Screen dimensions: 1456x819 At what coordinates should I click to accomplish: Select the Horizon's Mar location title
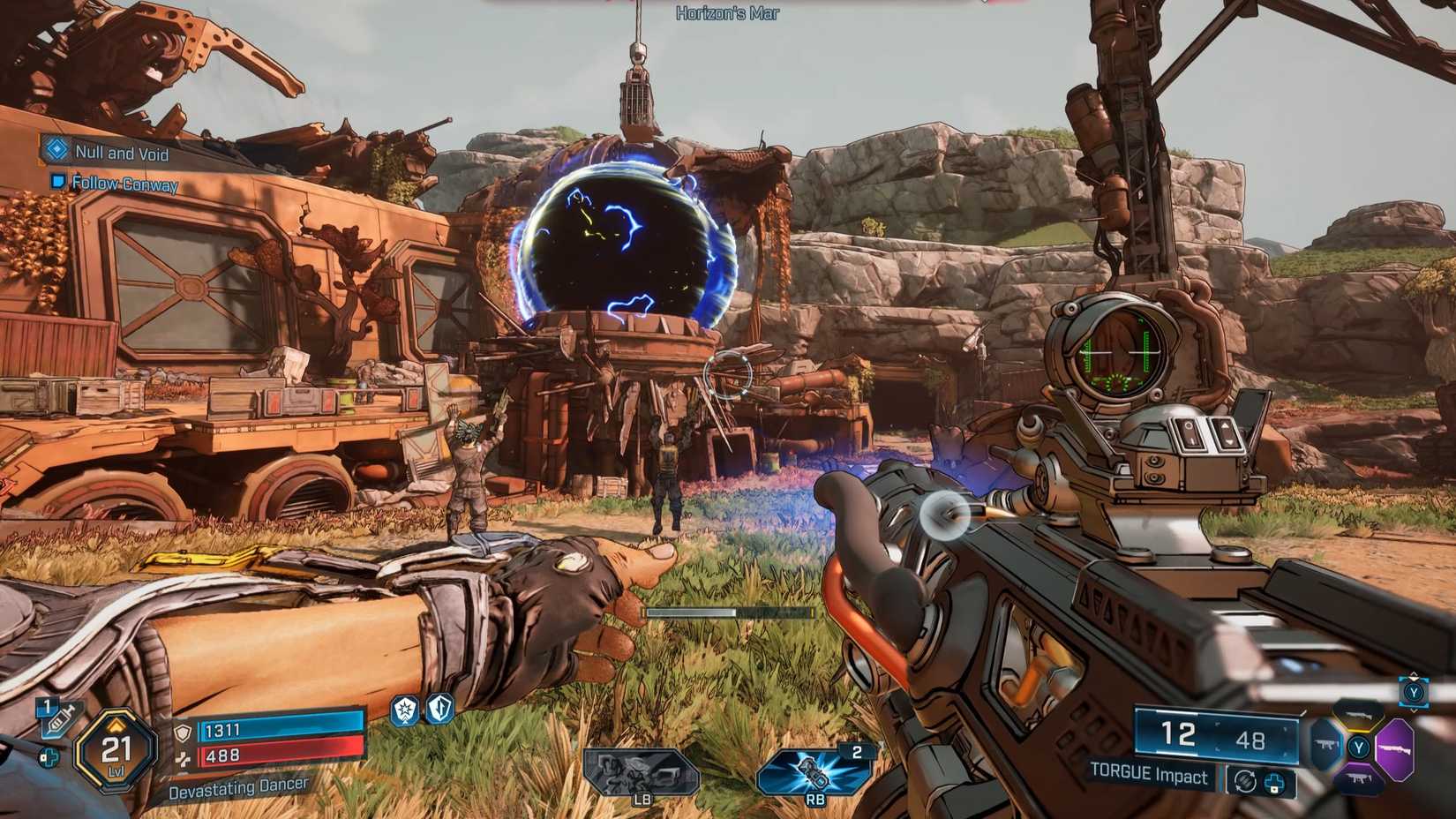725,12
